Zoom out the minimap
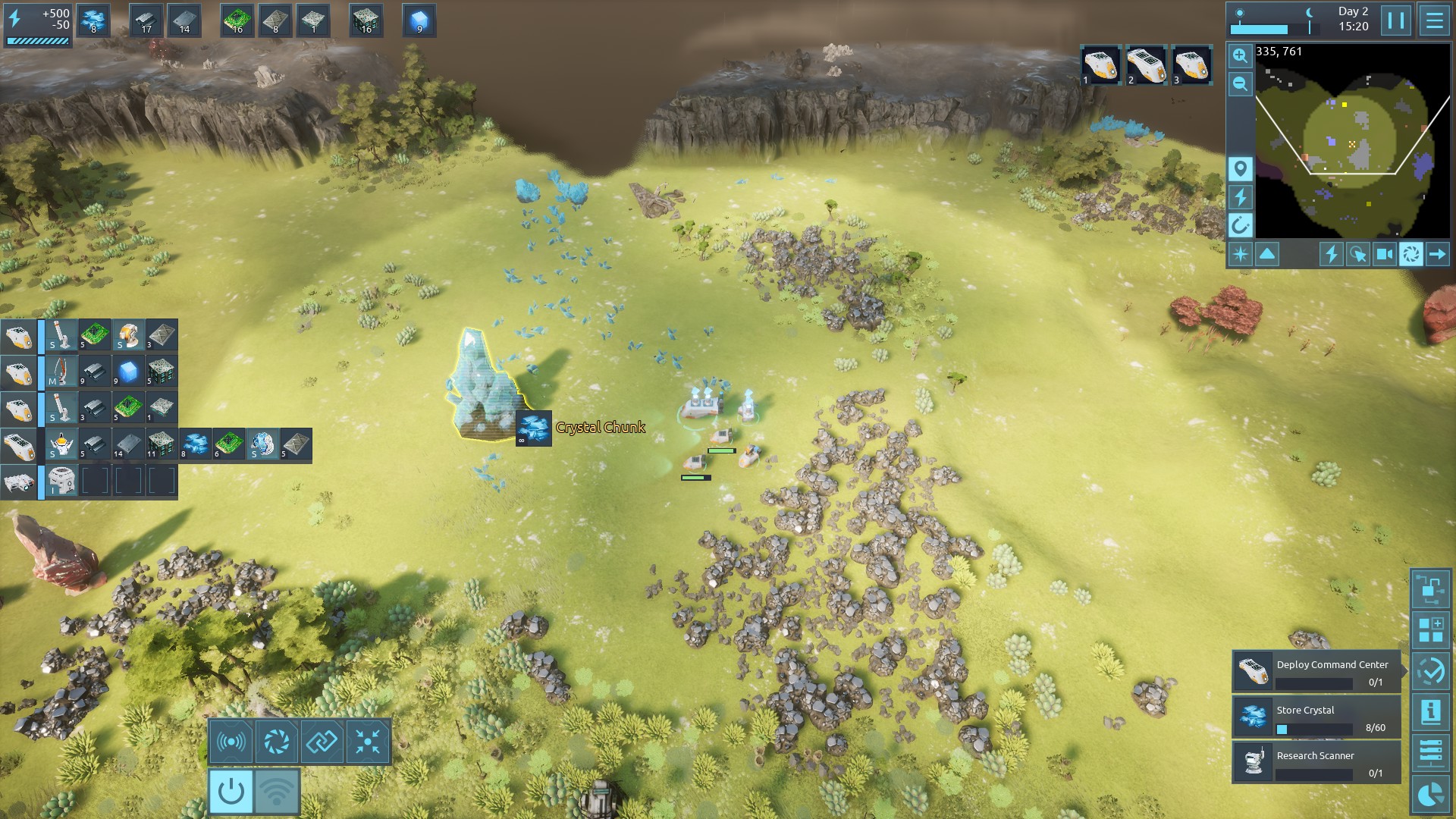The image size is (1456, 819). [x=1240, y=83]
